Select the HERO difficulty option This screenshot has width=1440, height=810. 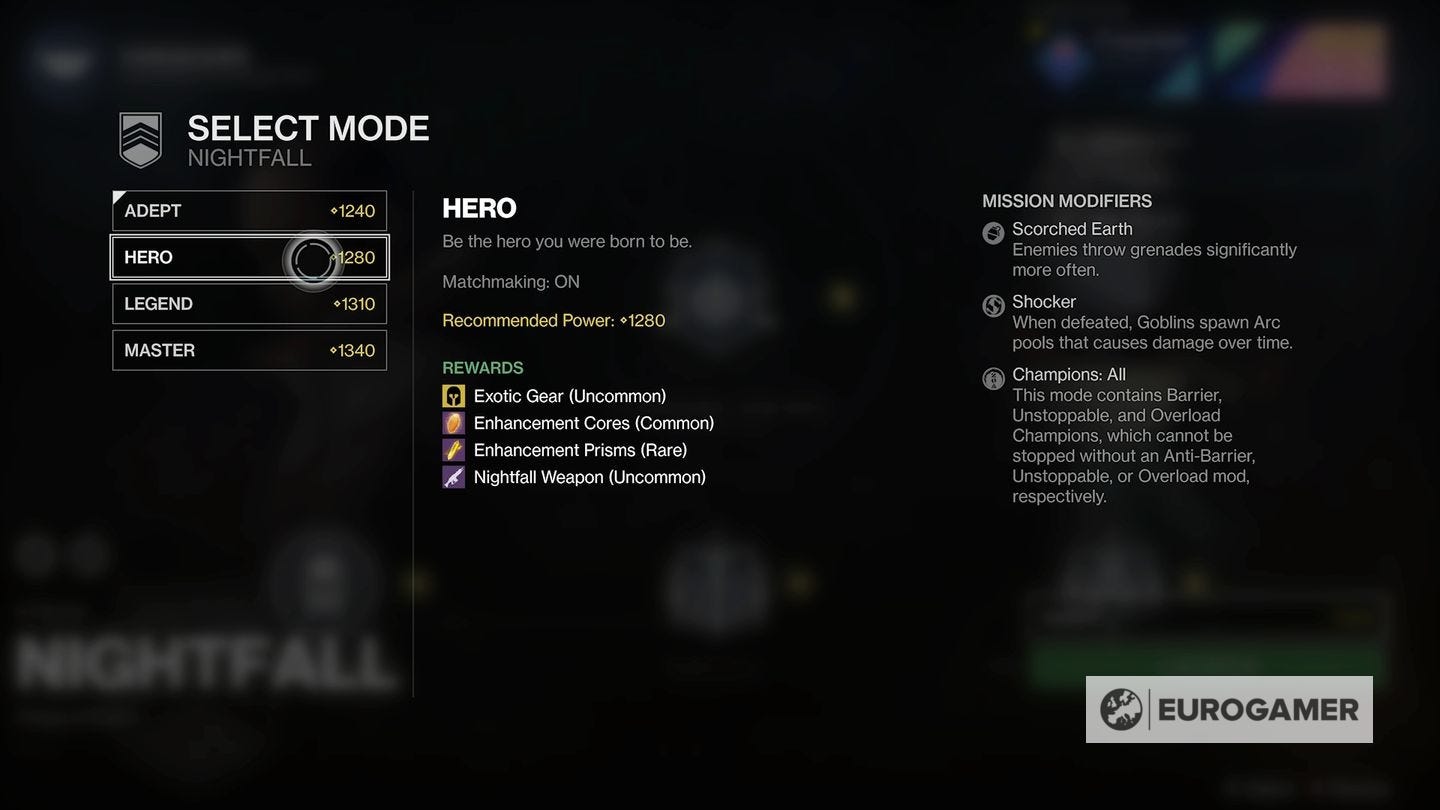pyautogui.click(x=248, y=257)
